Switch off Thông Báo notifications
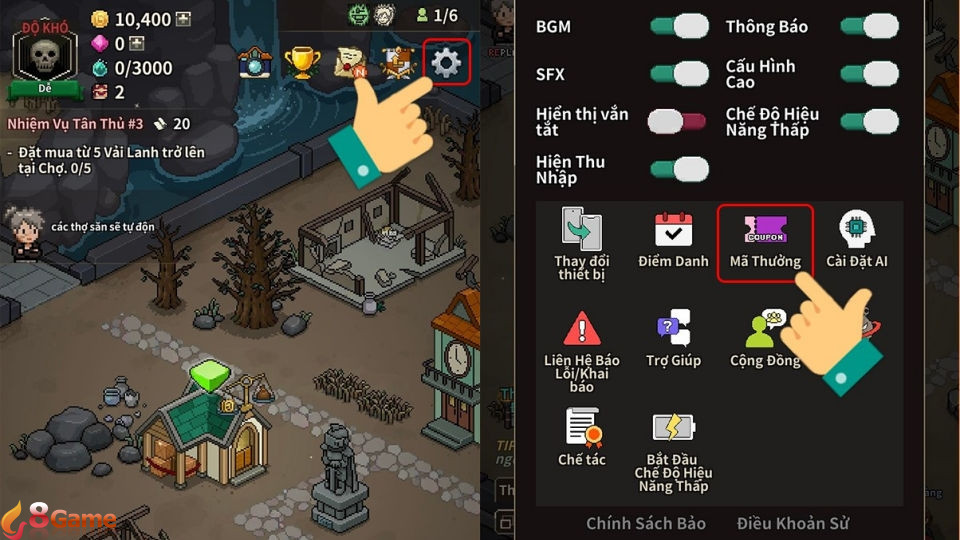Image resolution: width=960 pixels, height=540 pixels. click(869, 26)
